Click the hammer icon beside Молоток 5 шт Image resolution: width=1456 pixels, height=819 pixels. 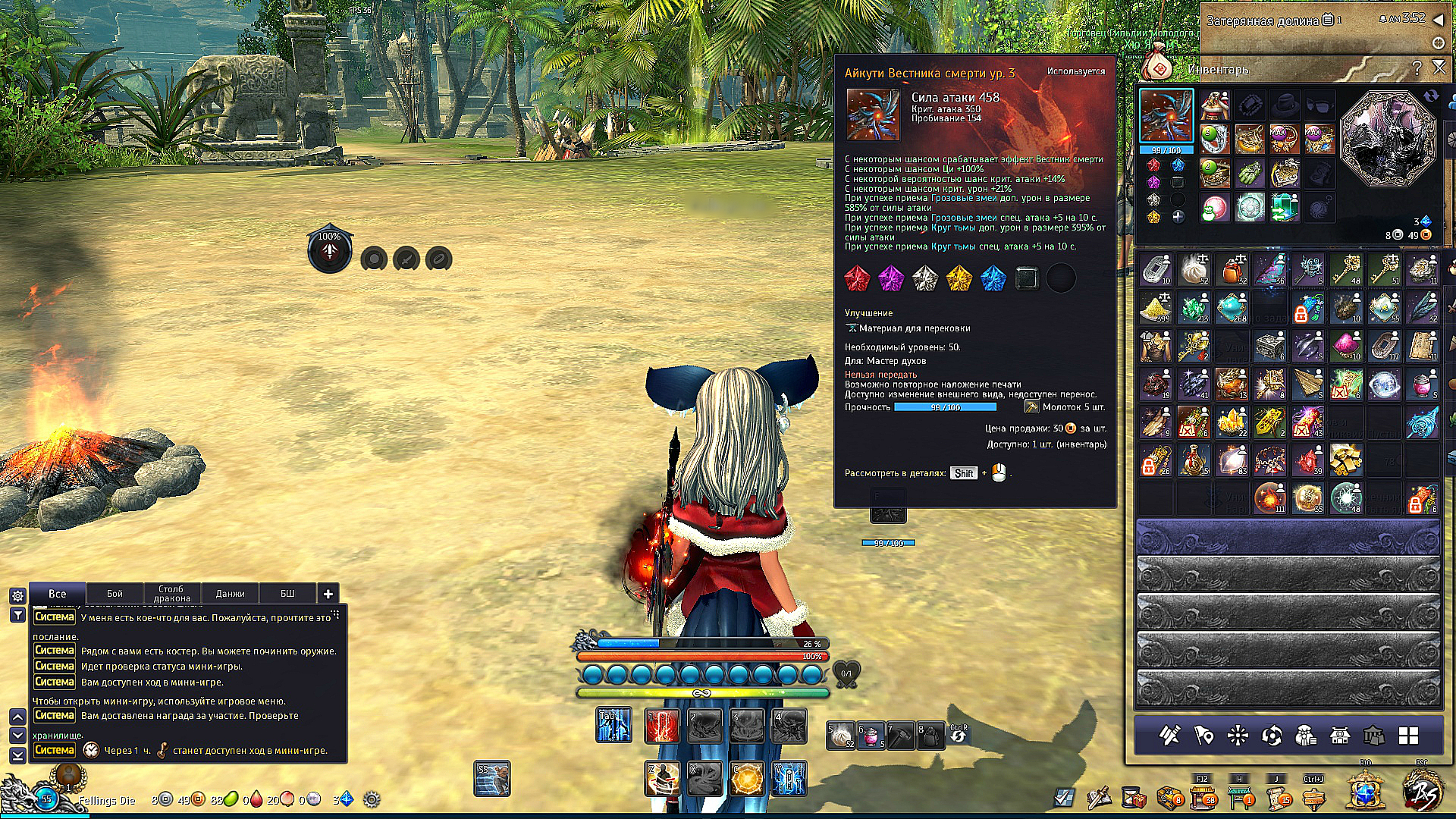click(x=1031, y=407)
